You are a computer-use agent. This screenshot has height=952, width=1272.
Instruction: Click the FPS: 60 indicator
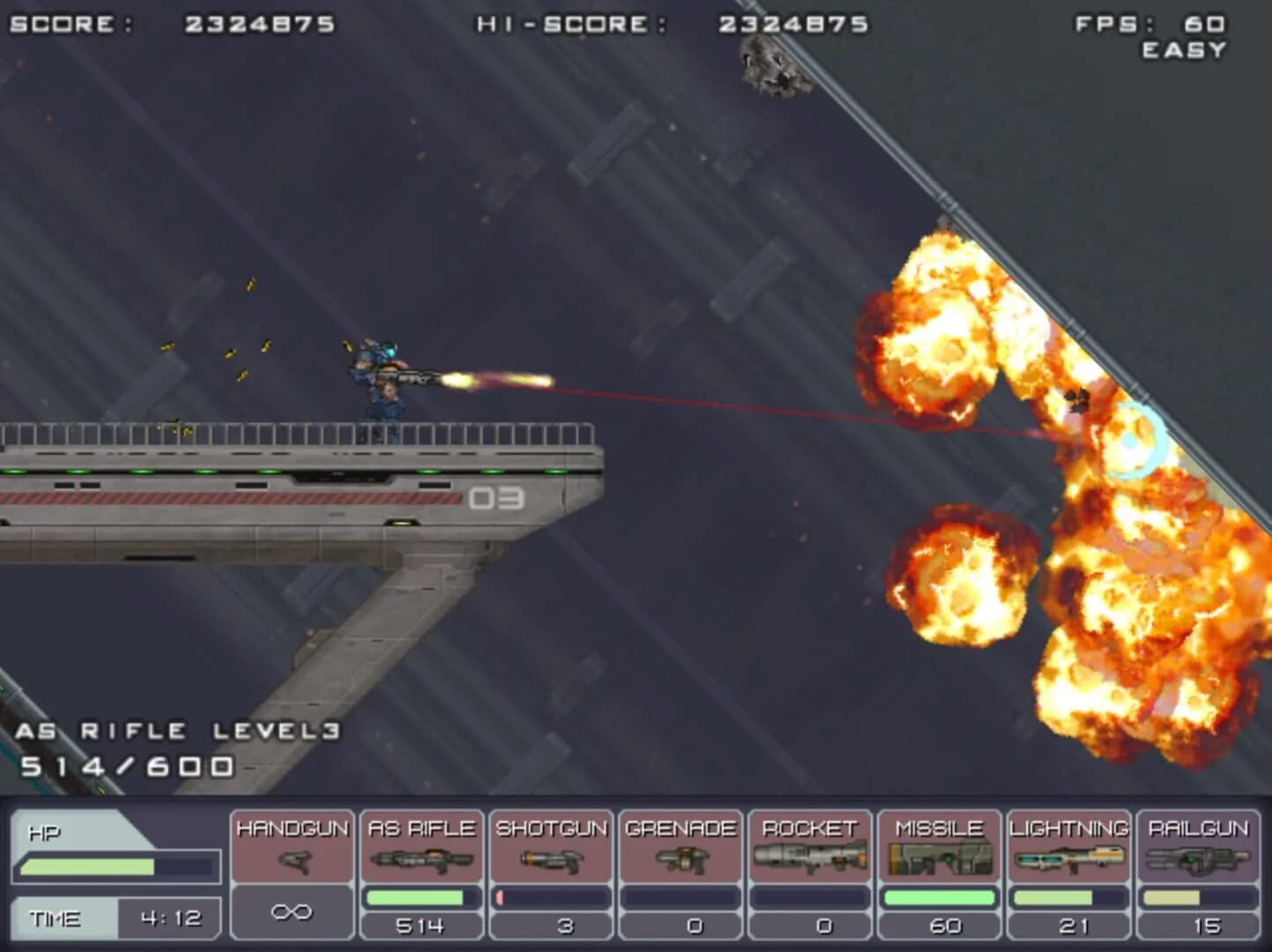point(1150,23)
